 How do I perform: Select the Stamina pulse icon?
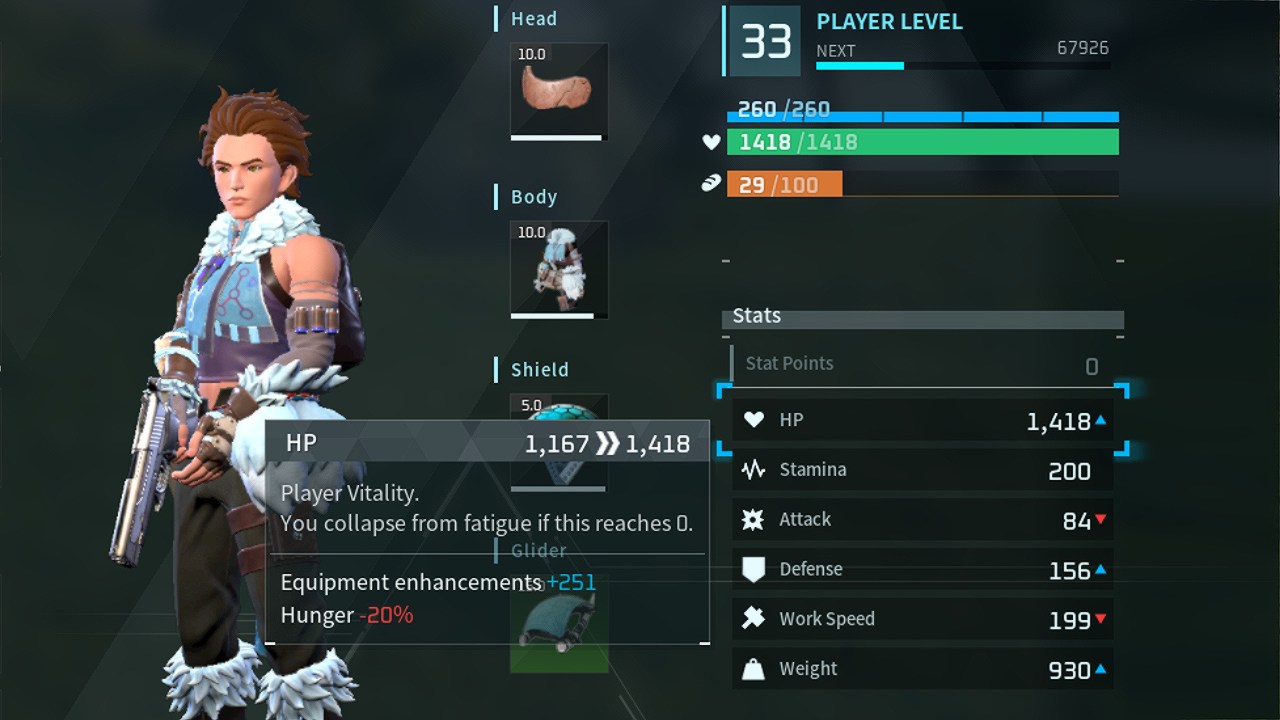point(756,469)
